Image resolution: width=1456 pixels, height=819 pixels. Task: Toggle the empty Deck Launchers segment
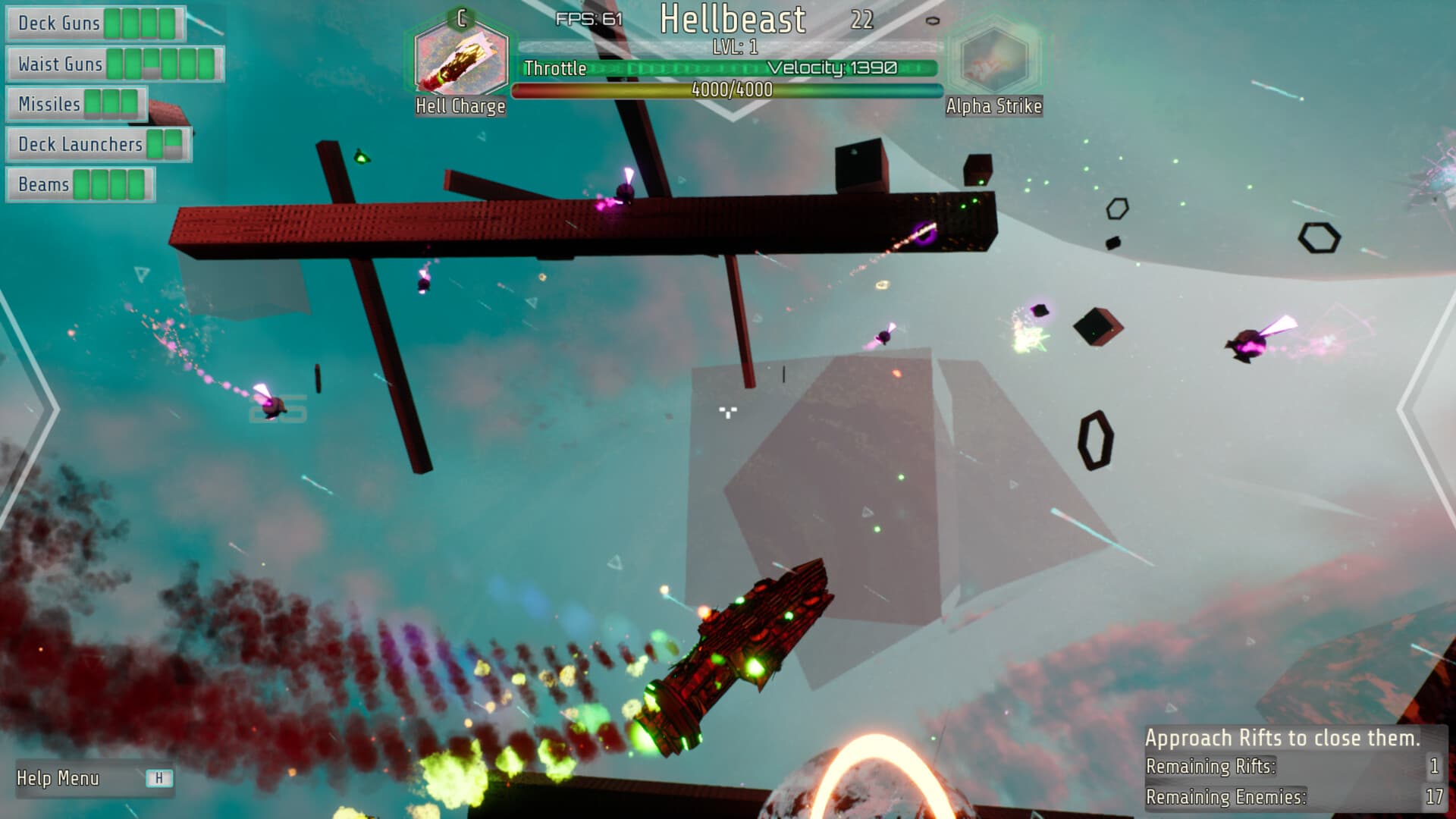pos(173,144)
